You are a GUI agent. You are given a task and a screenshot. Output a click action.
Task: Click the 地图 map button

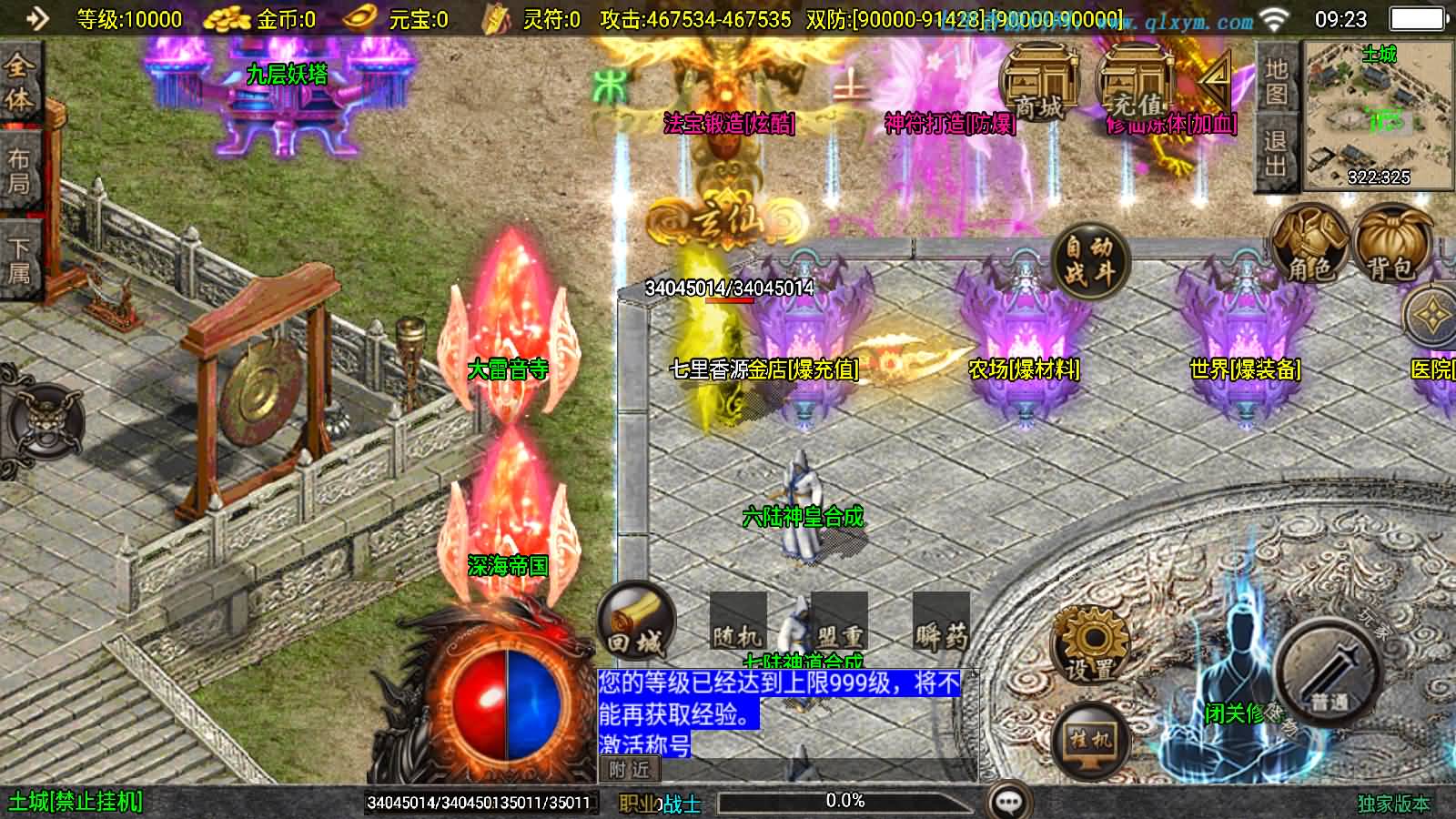click(x=1276, y=81)
